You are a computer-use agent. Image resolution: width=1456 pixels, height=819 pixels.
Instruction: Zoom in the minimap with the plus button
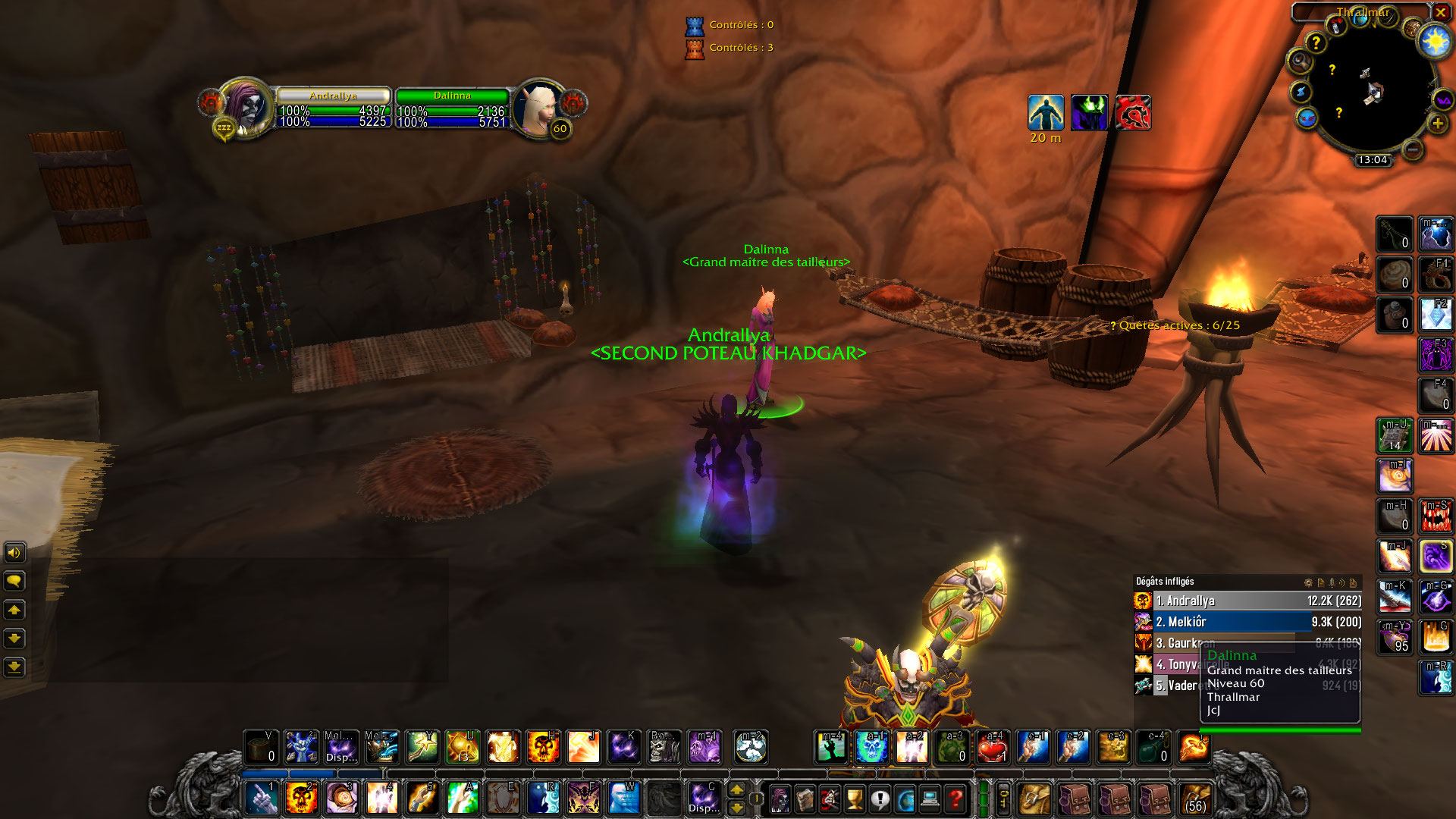1437,124
